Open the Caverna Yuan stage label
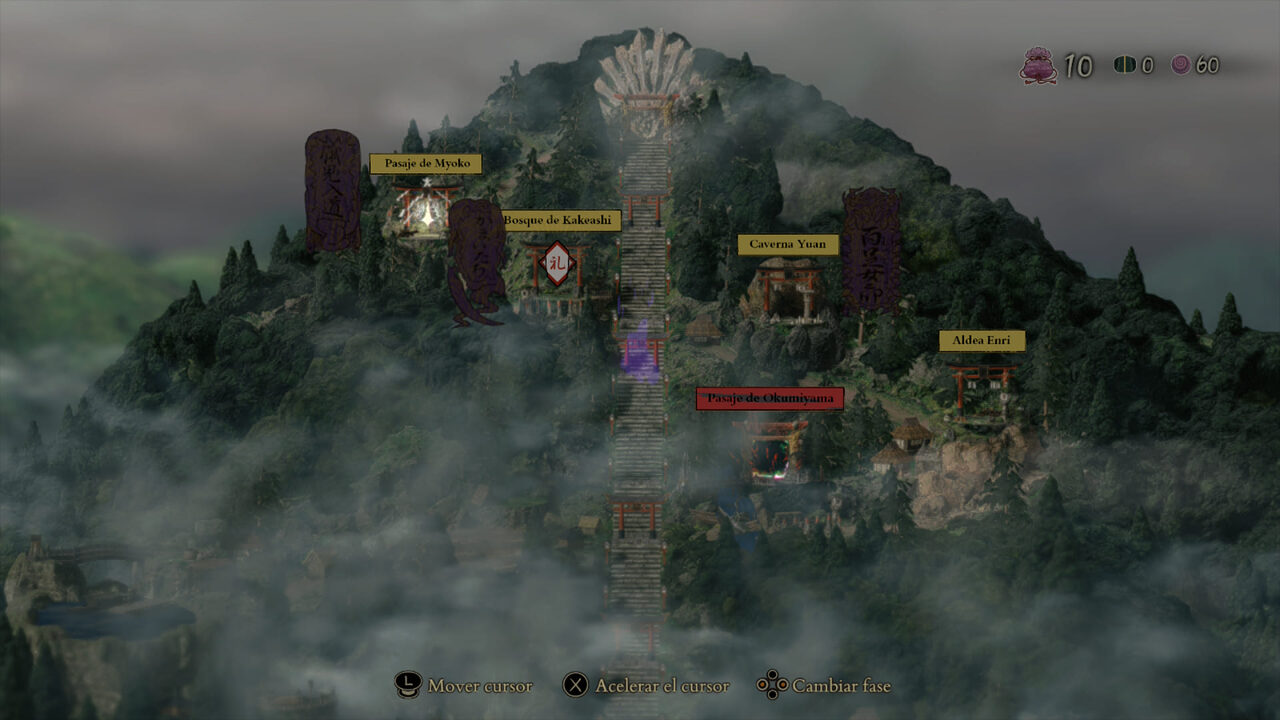The width and height of the screenshot is (1280, 720). [787, 245]
